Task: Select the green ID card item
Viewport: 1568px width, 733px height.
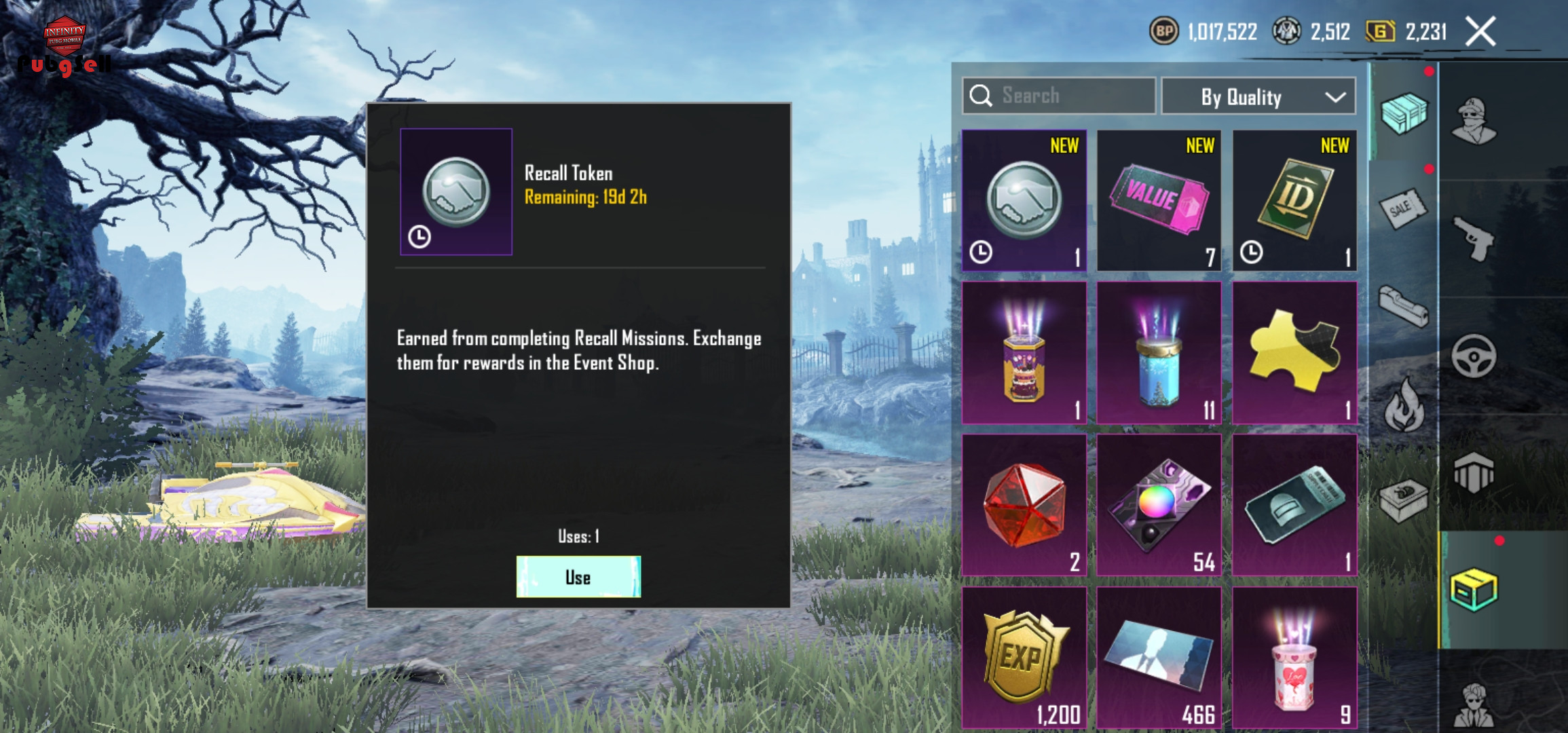Action: [1294, 201]
